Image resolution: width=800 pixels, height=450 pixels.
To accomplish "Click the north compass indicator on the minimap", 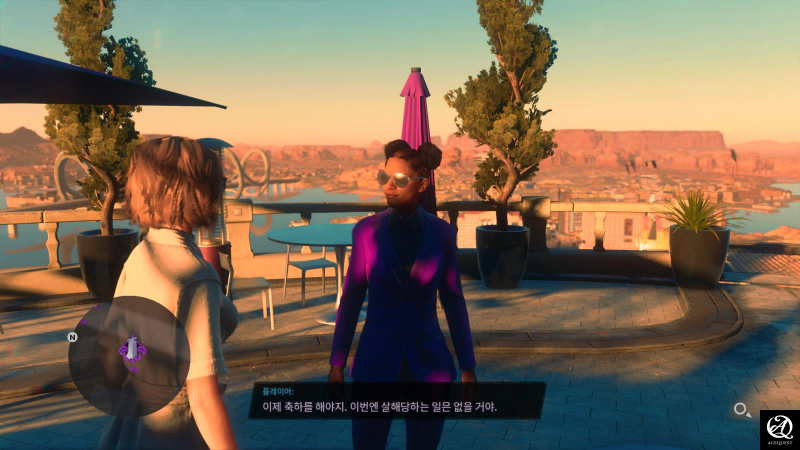I will pos(73,337).
